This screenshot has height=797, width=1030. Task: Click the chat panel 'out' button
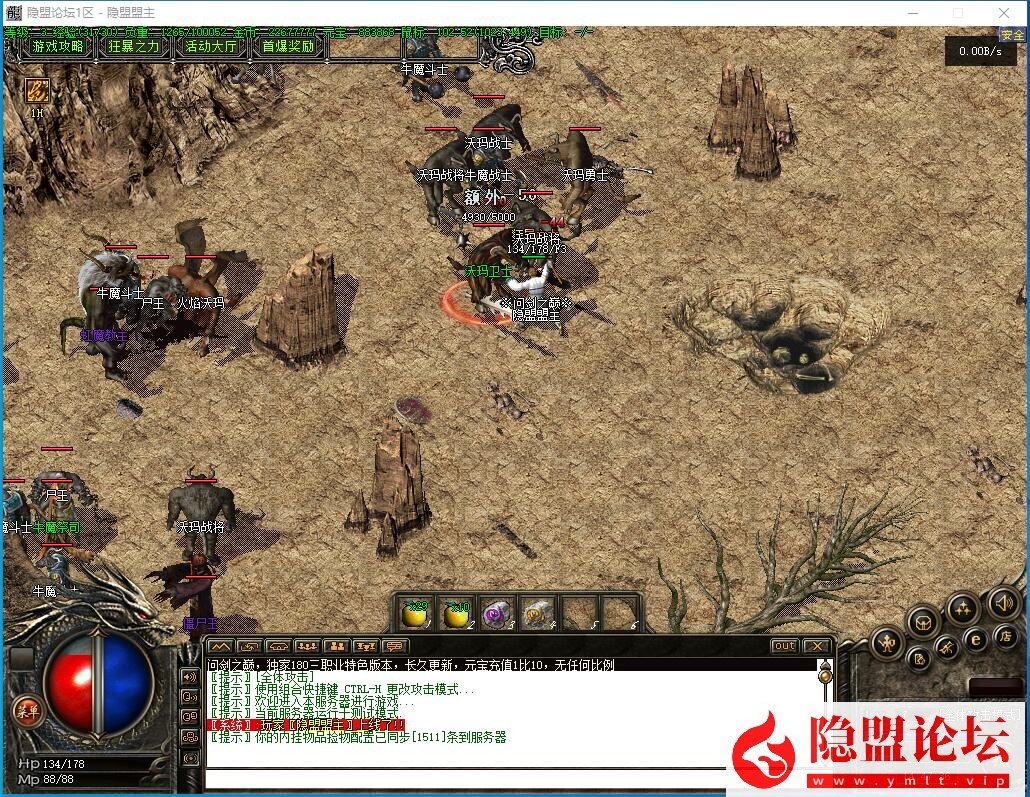(x=784, y=646)
